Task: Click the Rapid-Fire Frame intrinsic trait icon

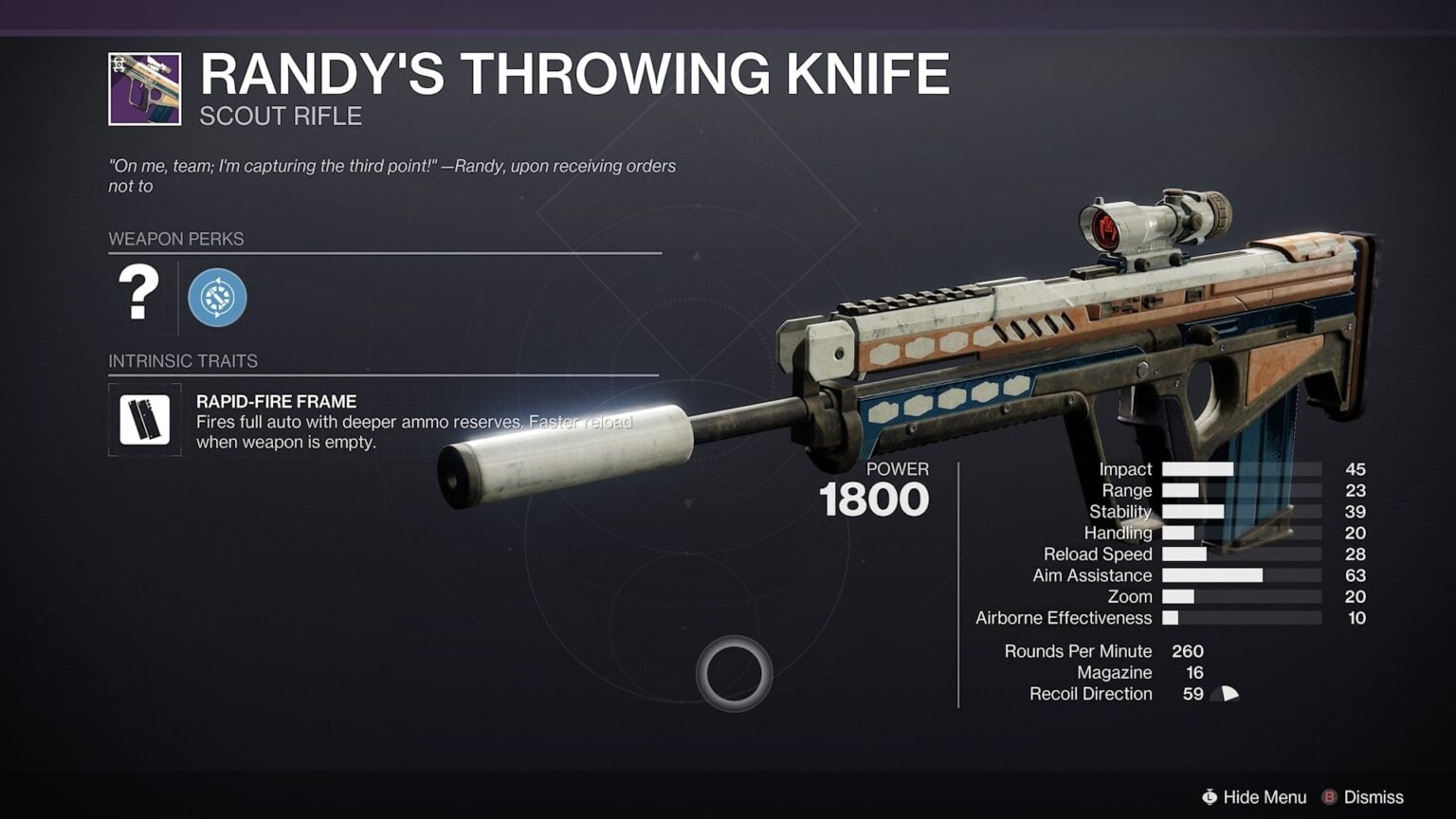Action: pyautogui.click(x=144, y=419)
